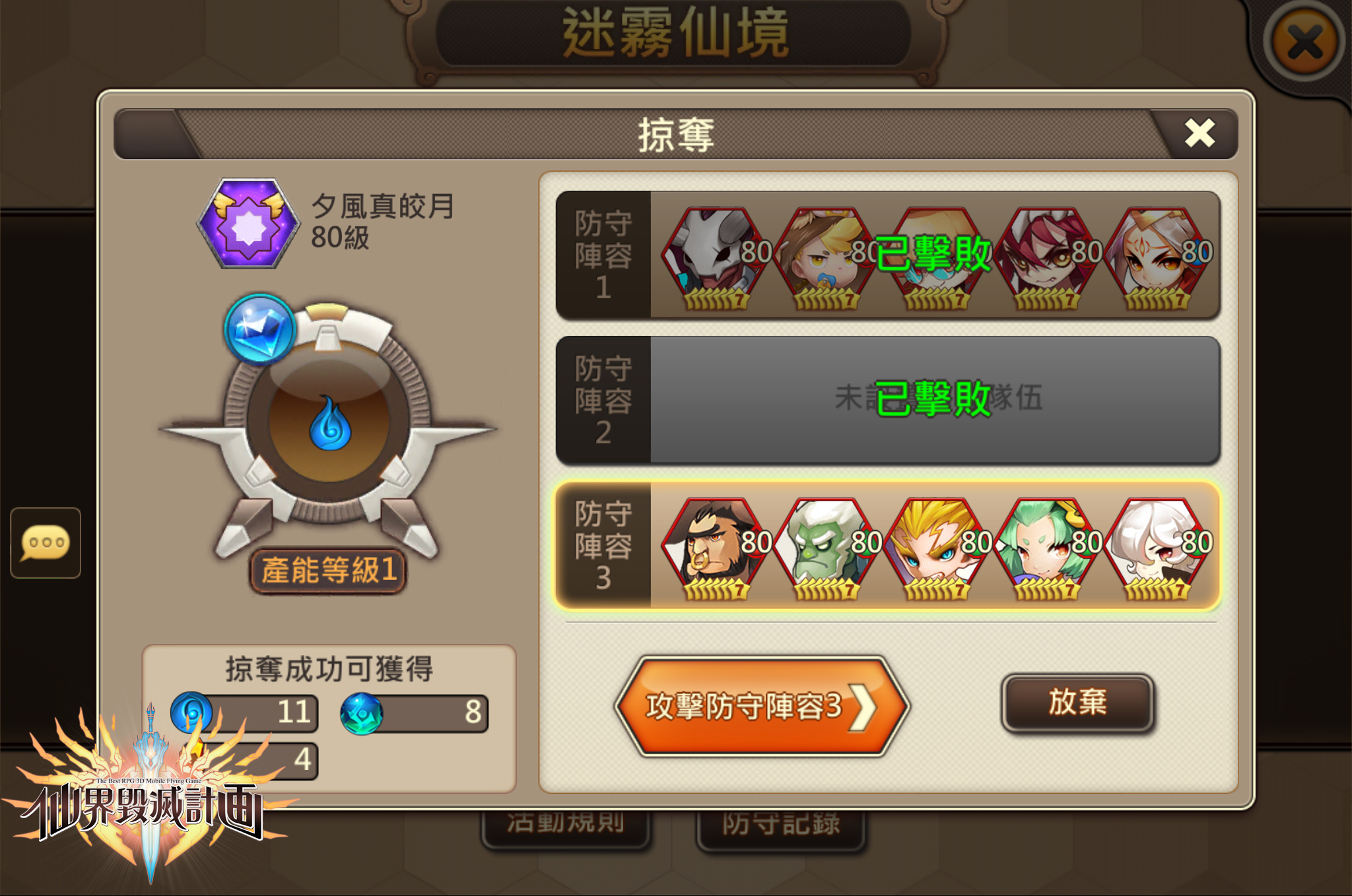The height and width of the screenshot is (896, 1352).
Task: Click the 放棄 give up button
Action: click(1077, 703)
